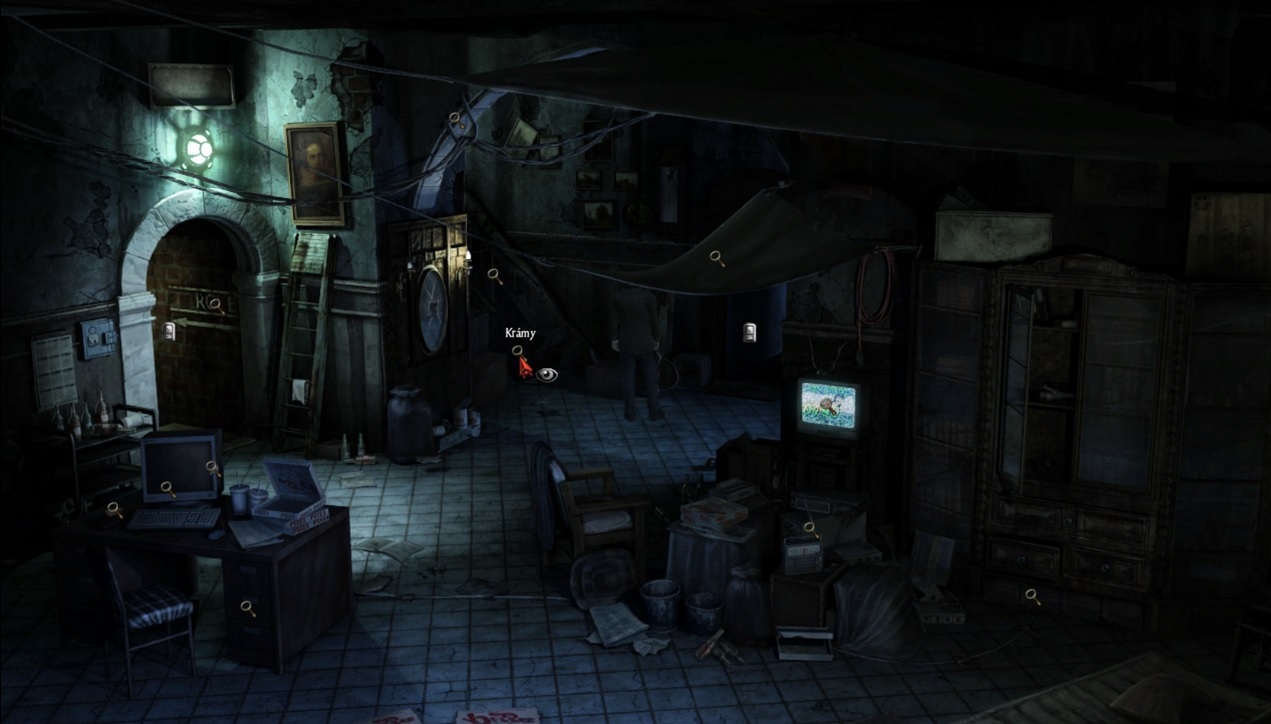Examine the magnifier hotspot right of the wall clock
The width and height of the screenshot is (1271, 724).
[493, 274]
